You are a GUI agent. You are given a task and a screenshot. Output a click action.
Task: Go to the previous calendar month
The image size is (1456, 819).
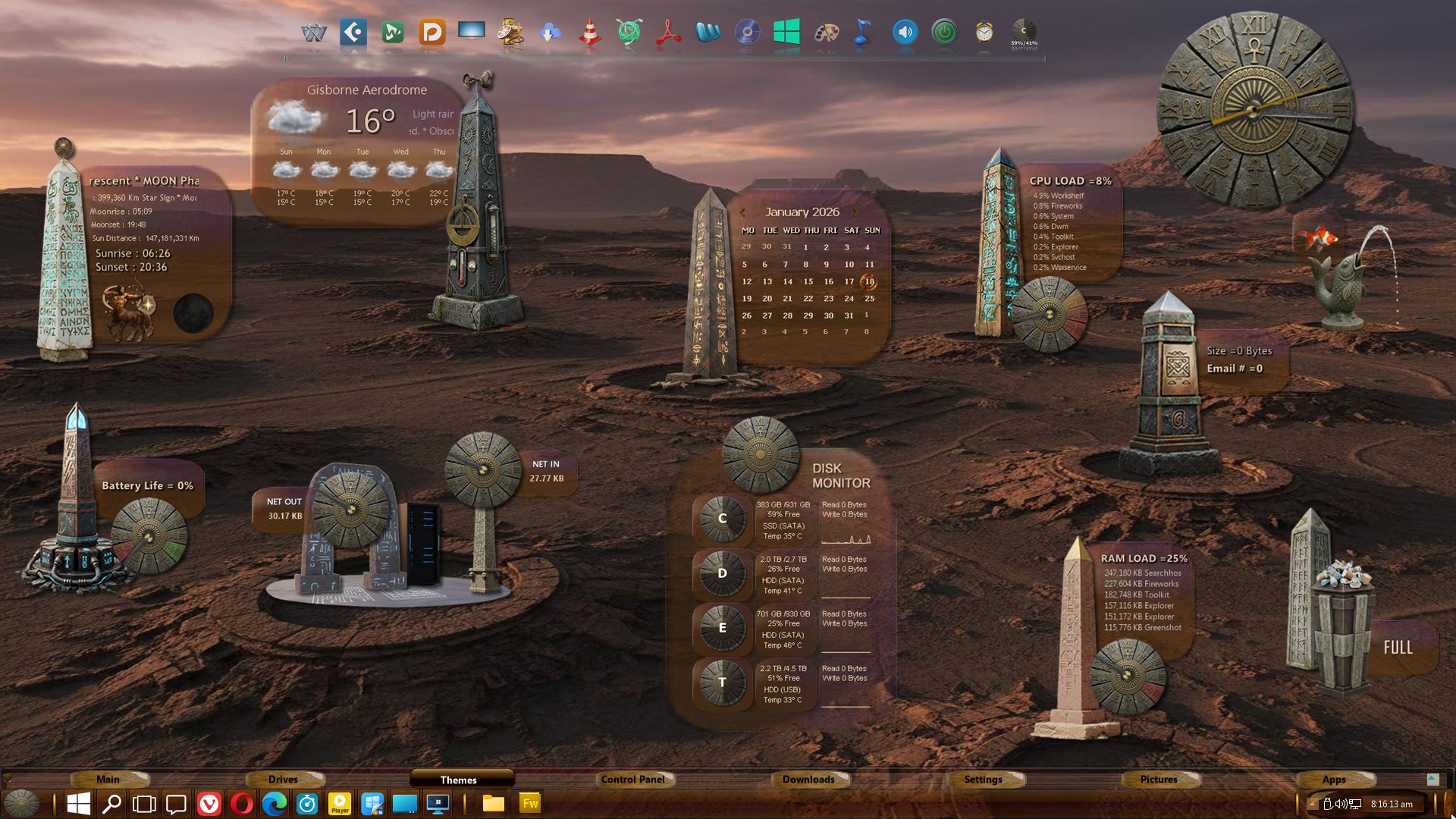743,212
